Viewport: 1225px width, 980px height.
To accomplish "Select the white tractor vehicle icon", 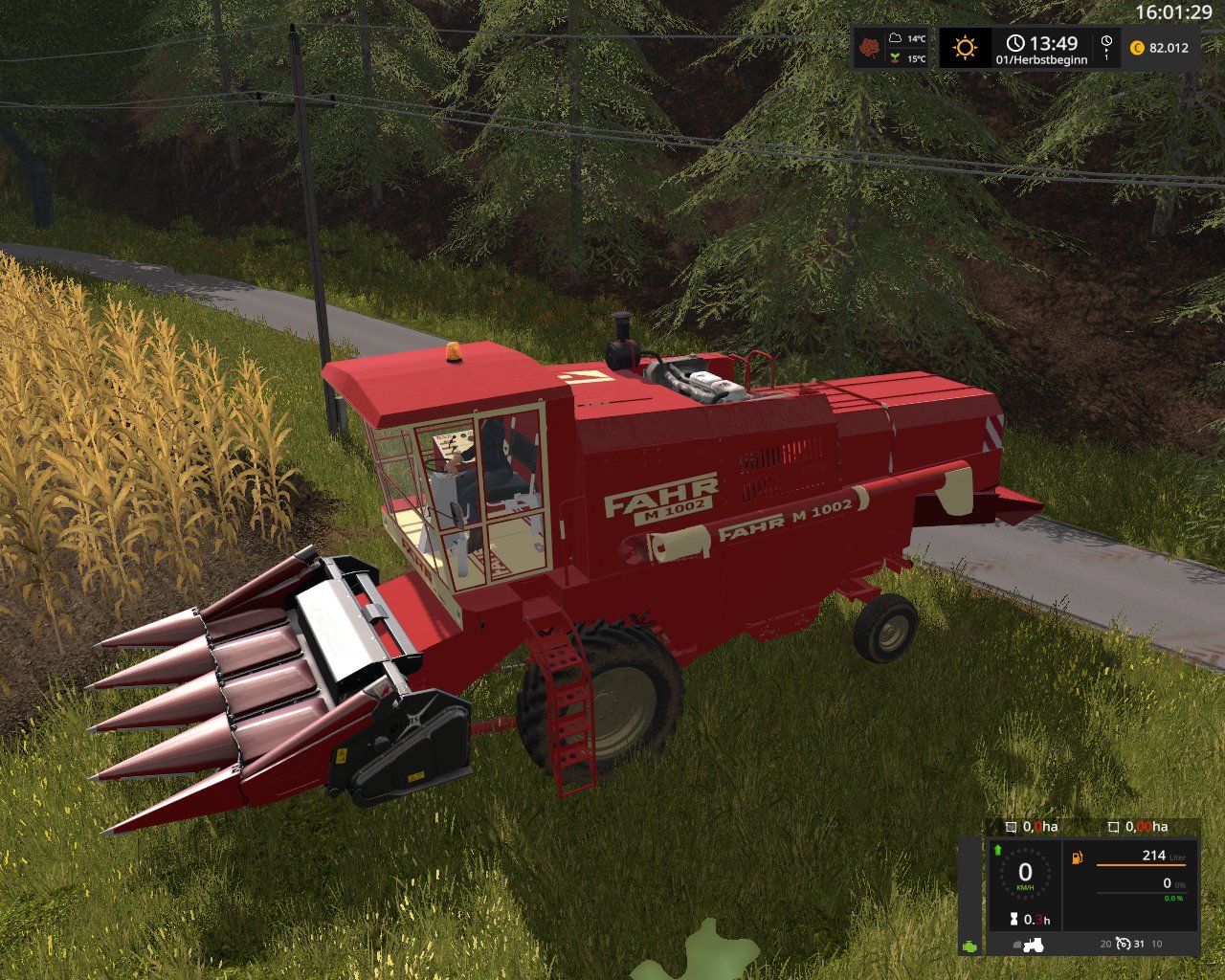I will 1033,945.
